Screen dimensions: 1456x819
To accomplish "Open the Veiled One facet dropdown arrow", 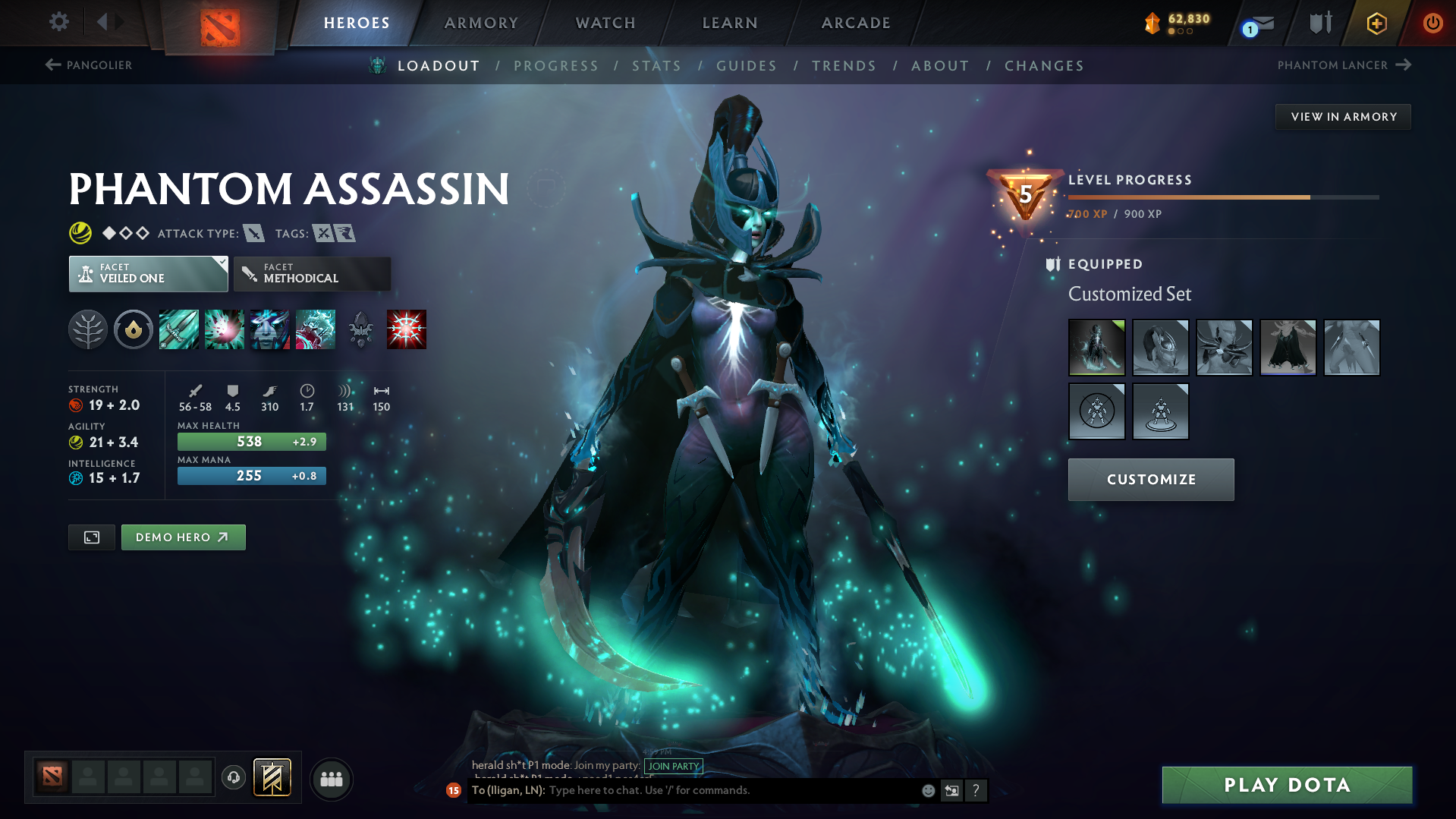I will [221, 263].
